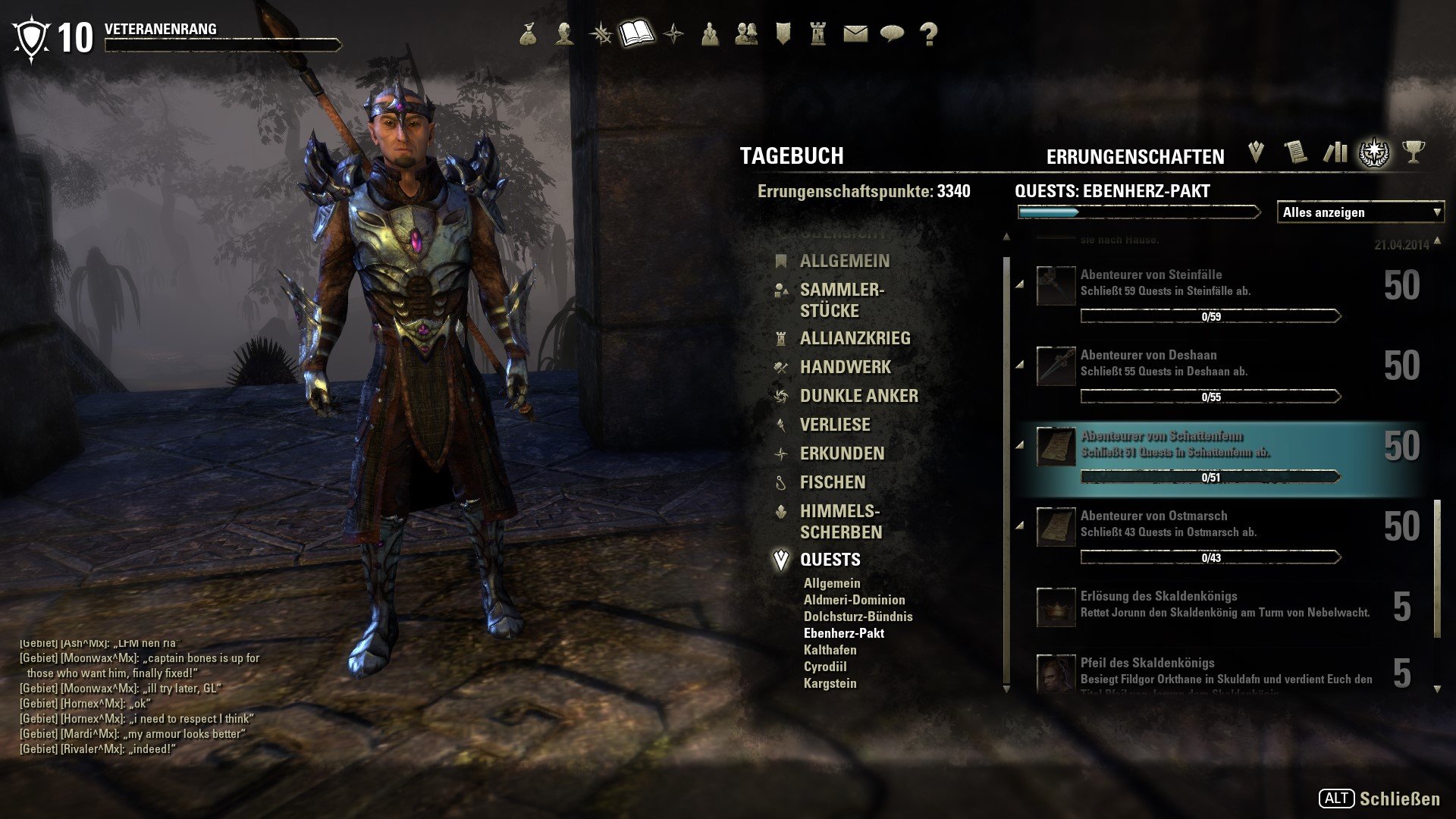Select the journal book icon
1456x819 pixels.
[636, 34]
